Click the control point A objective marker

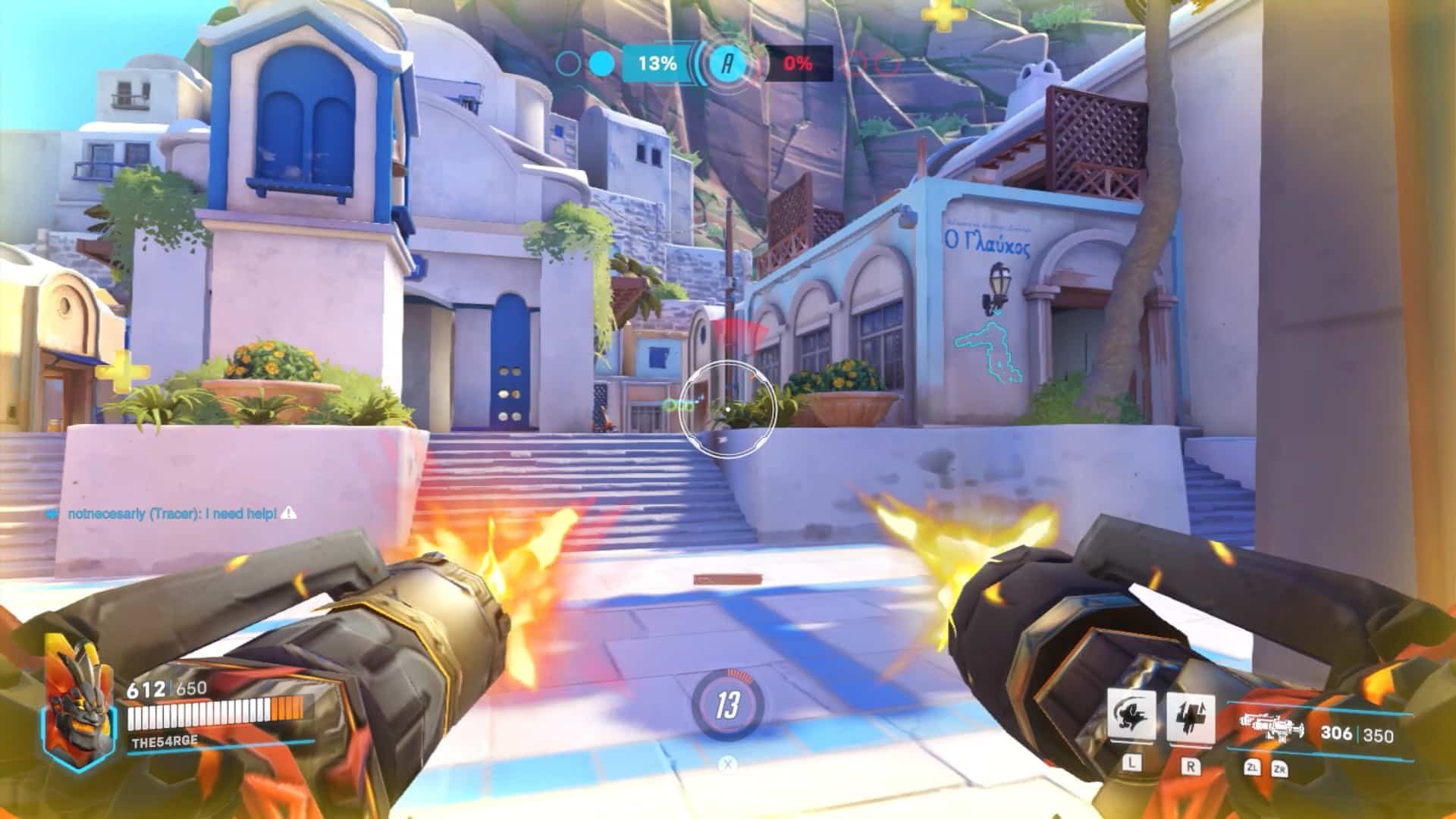click(727, 64)
